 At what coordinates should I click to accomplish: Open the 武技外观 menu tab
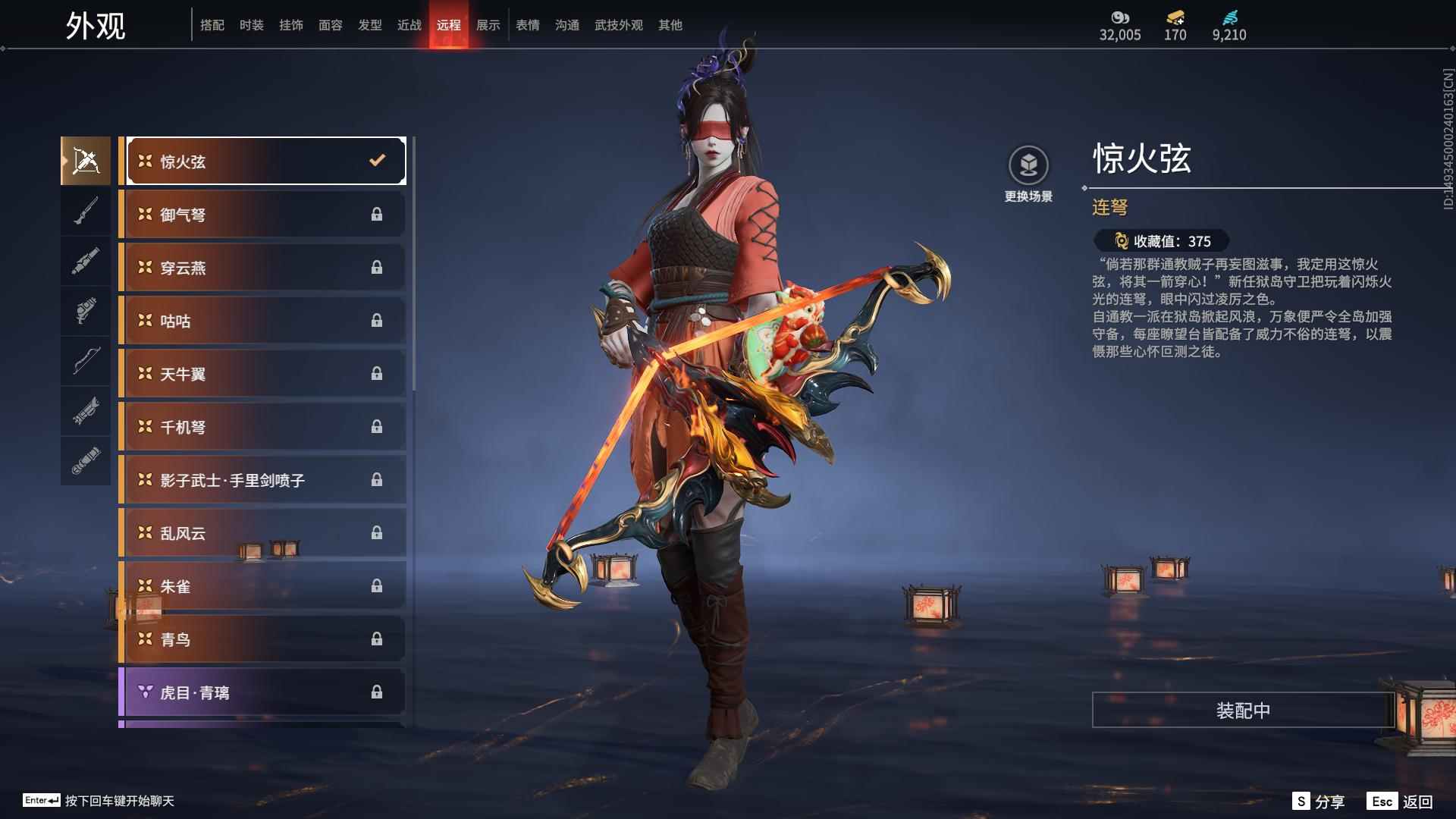[x=617, y=24]
